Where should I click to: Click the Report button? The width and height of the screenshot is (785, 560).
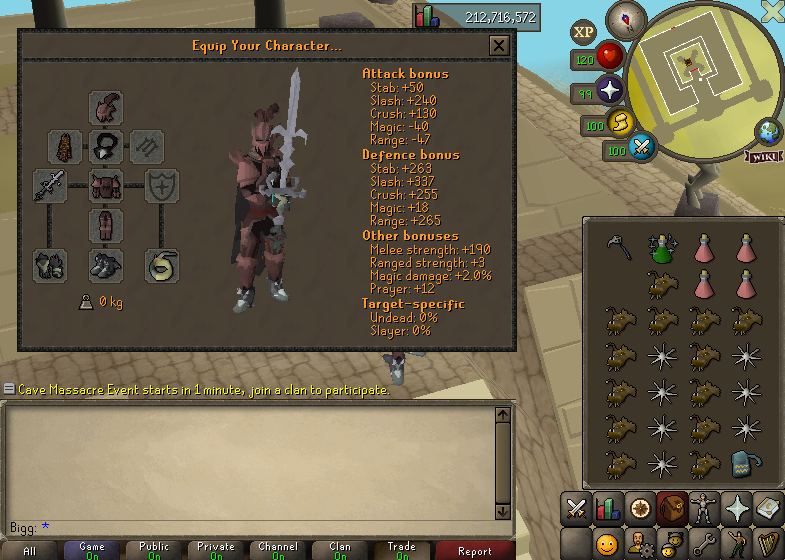coord(474,550)
